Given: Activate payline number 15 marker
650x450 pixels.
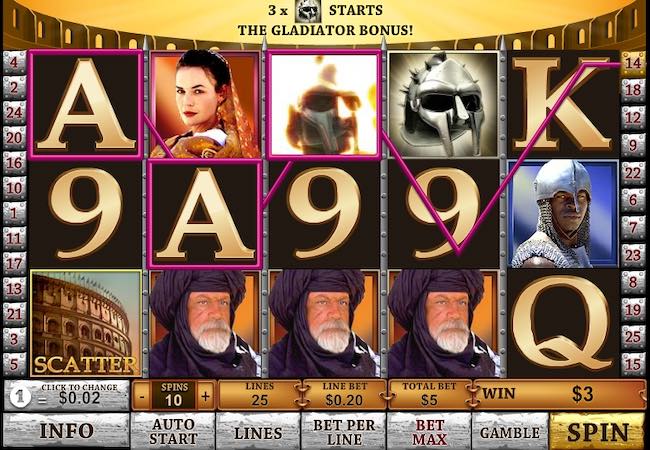Looking at the screenshot, I should pos(633,362).
